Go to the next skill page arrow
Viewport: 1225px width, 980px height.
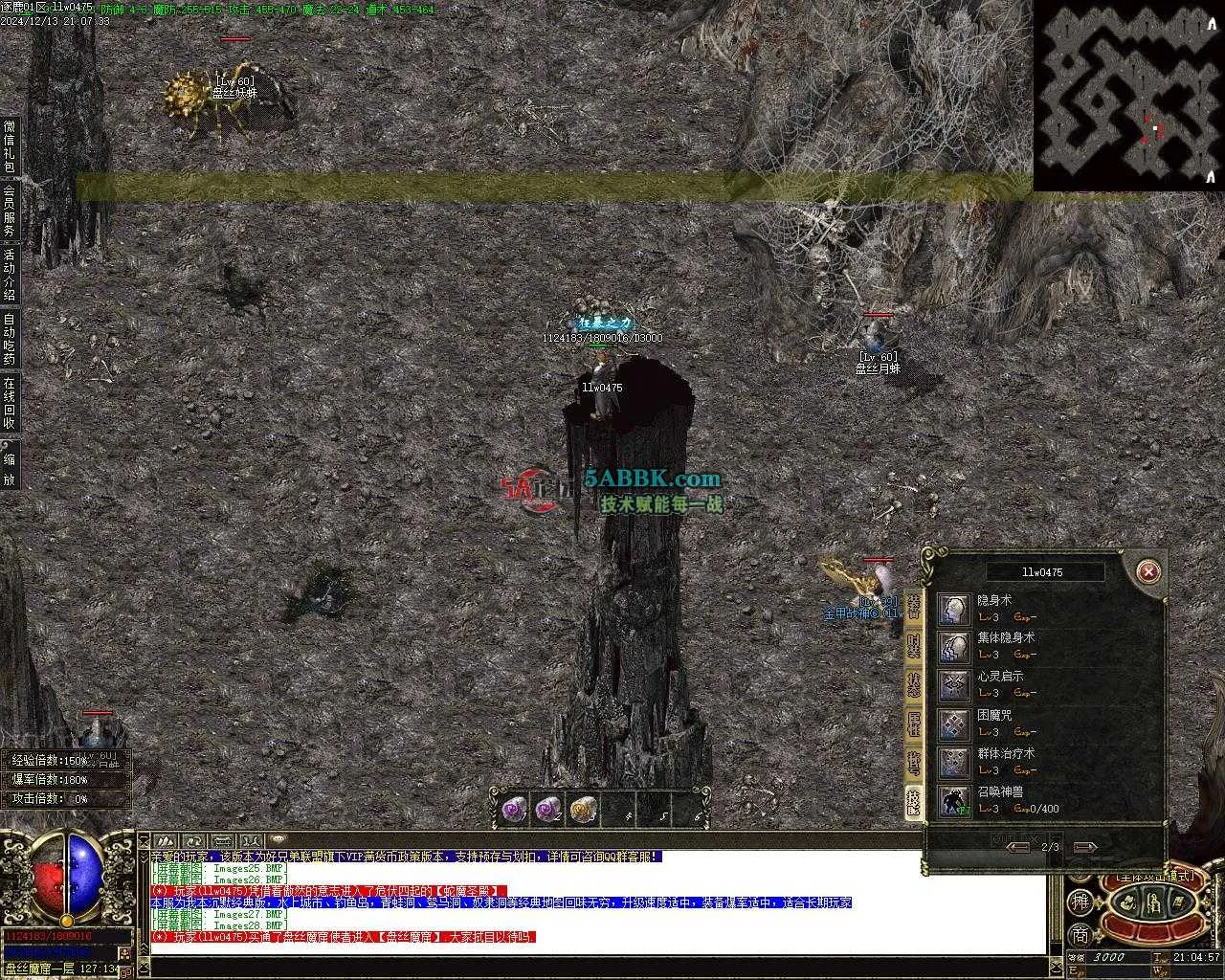point(1084,847)
